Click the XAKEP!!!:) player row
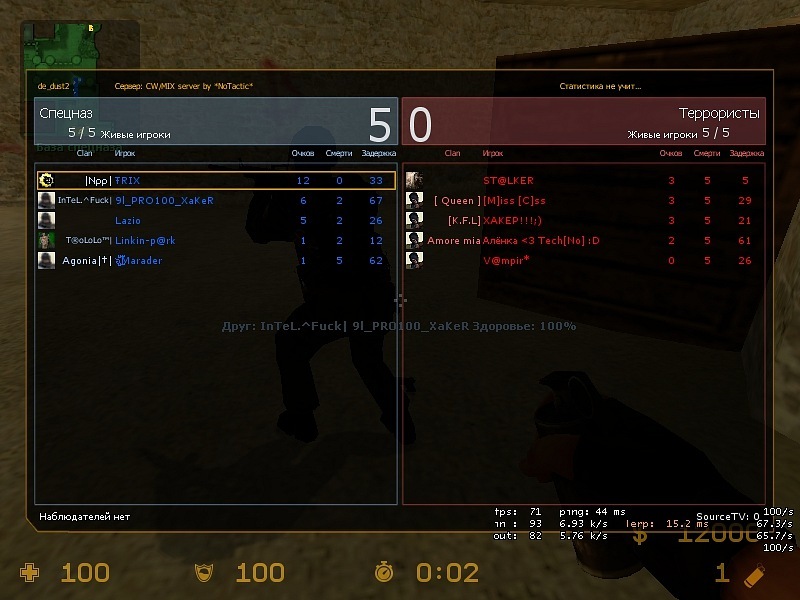Screen dimensions: 800x600 point(584,220)
